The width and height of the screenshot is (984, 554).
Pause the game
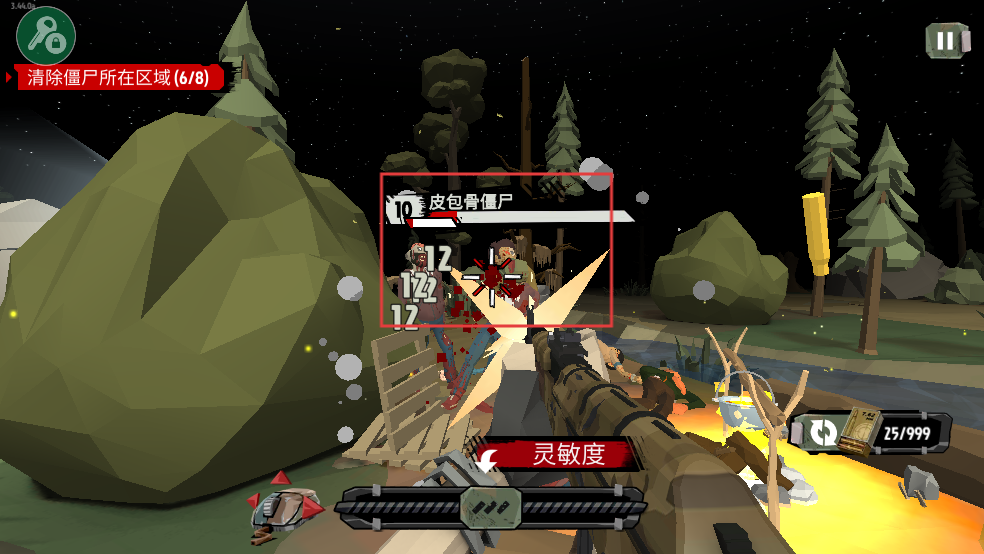pyautogui.click(x=945, y=41)
